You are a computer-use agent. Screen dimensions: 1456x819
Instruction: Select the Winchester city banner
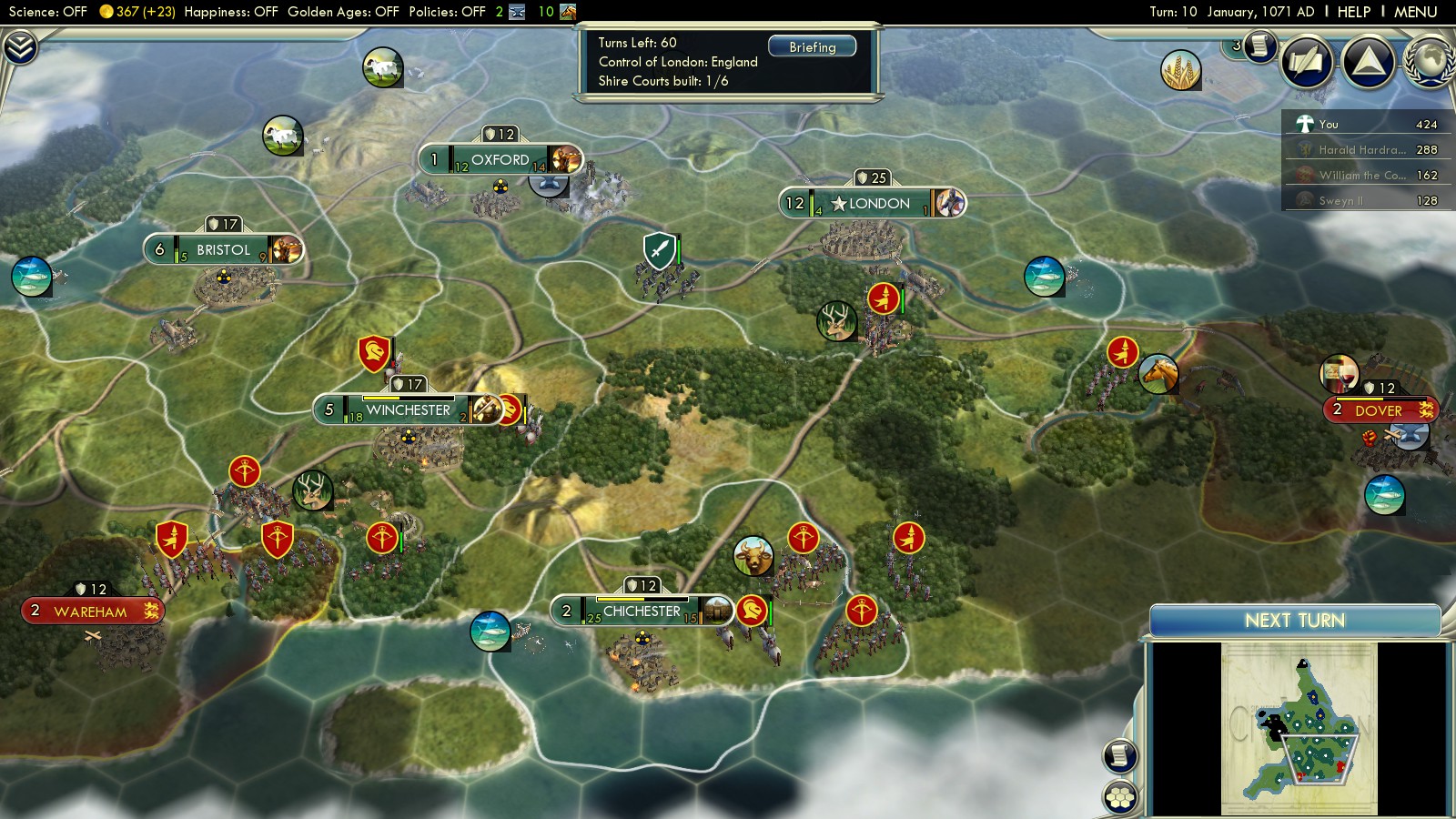click(x=408, y=410)
